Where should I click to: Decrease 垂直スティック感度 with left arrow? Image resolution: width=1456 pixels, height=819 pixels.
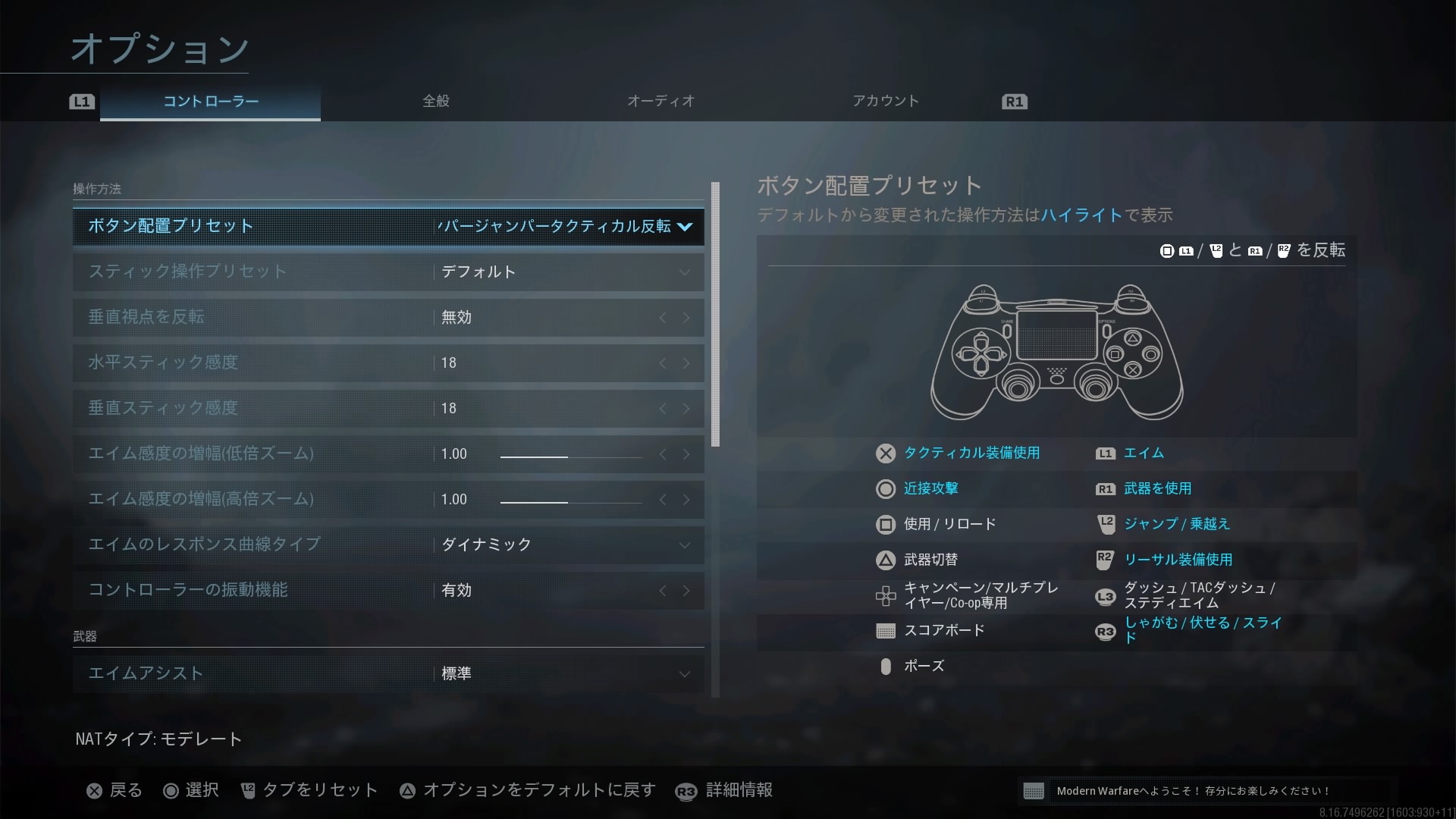[x=663, y=409]
